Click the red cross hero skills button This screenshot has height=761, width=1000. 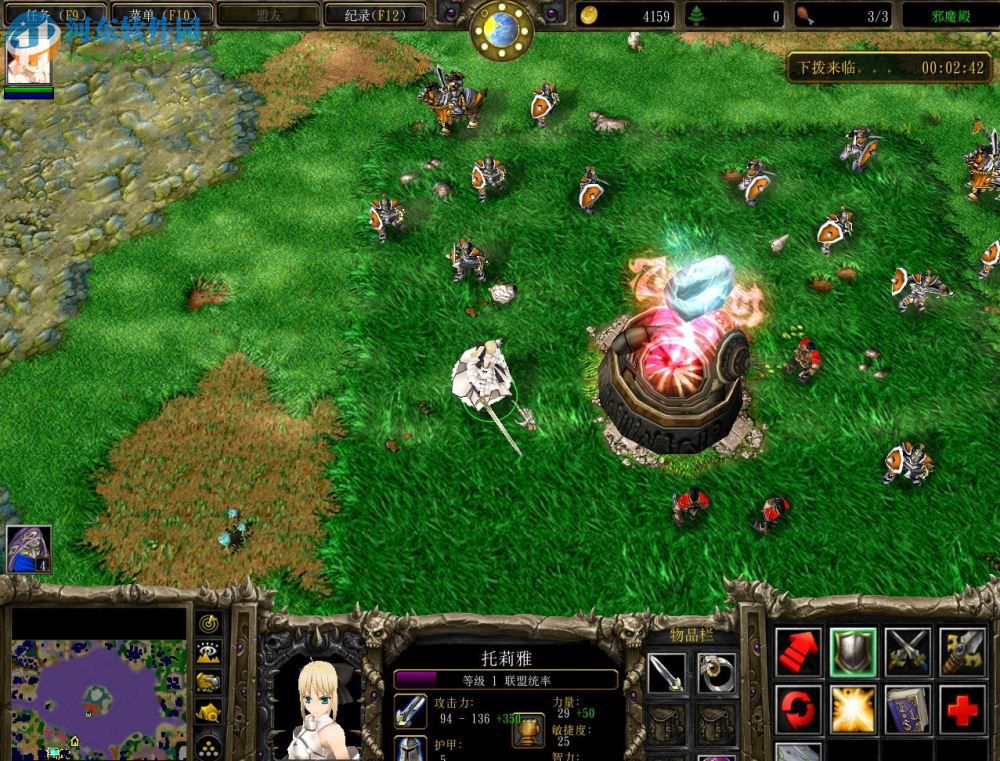pos(962,709)
